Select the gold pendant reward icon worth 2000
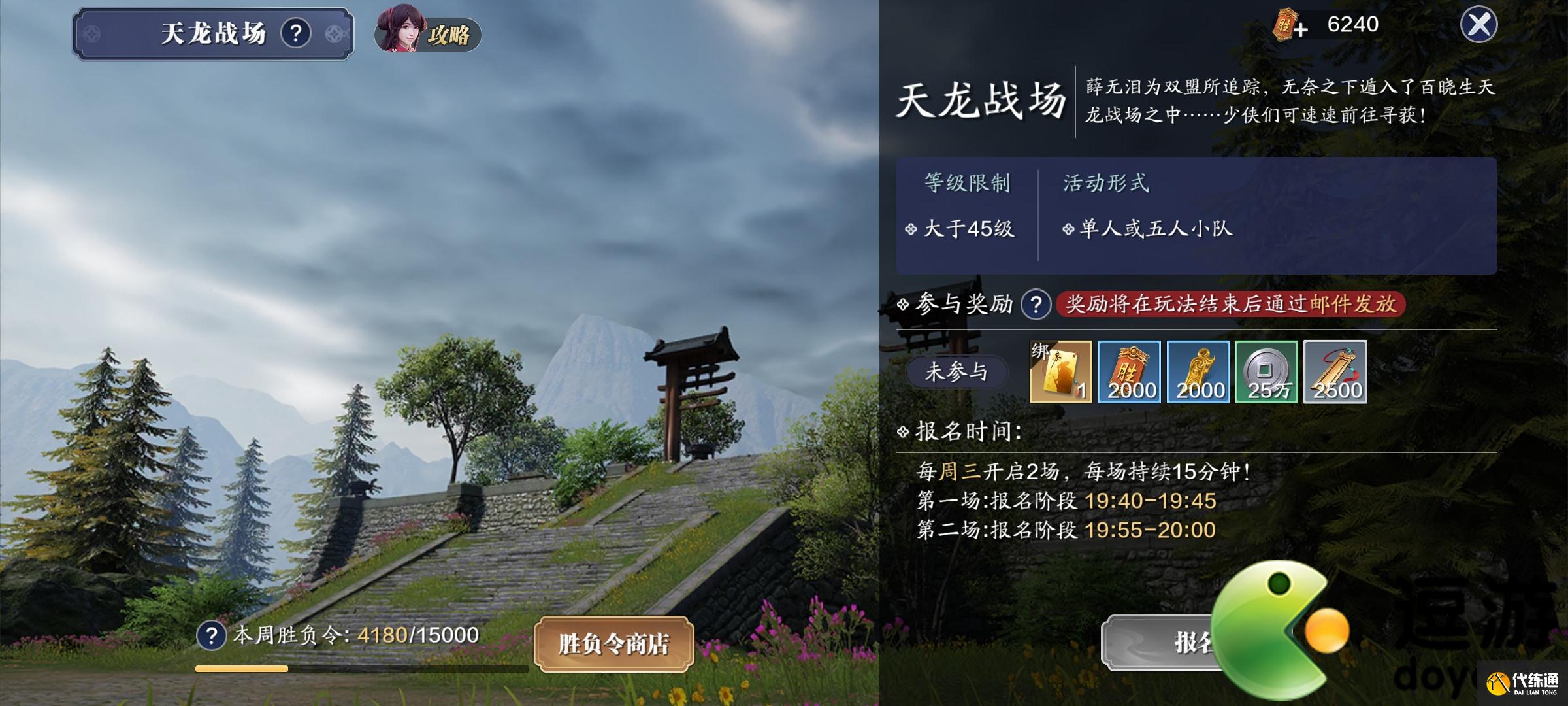1568x706 pixels. click(1198, 372)
